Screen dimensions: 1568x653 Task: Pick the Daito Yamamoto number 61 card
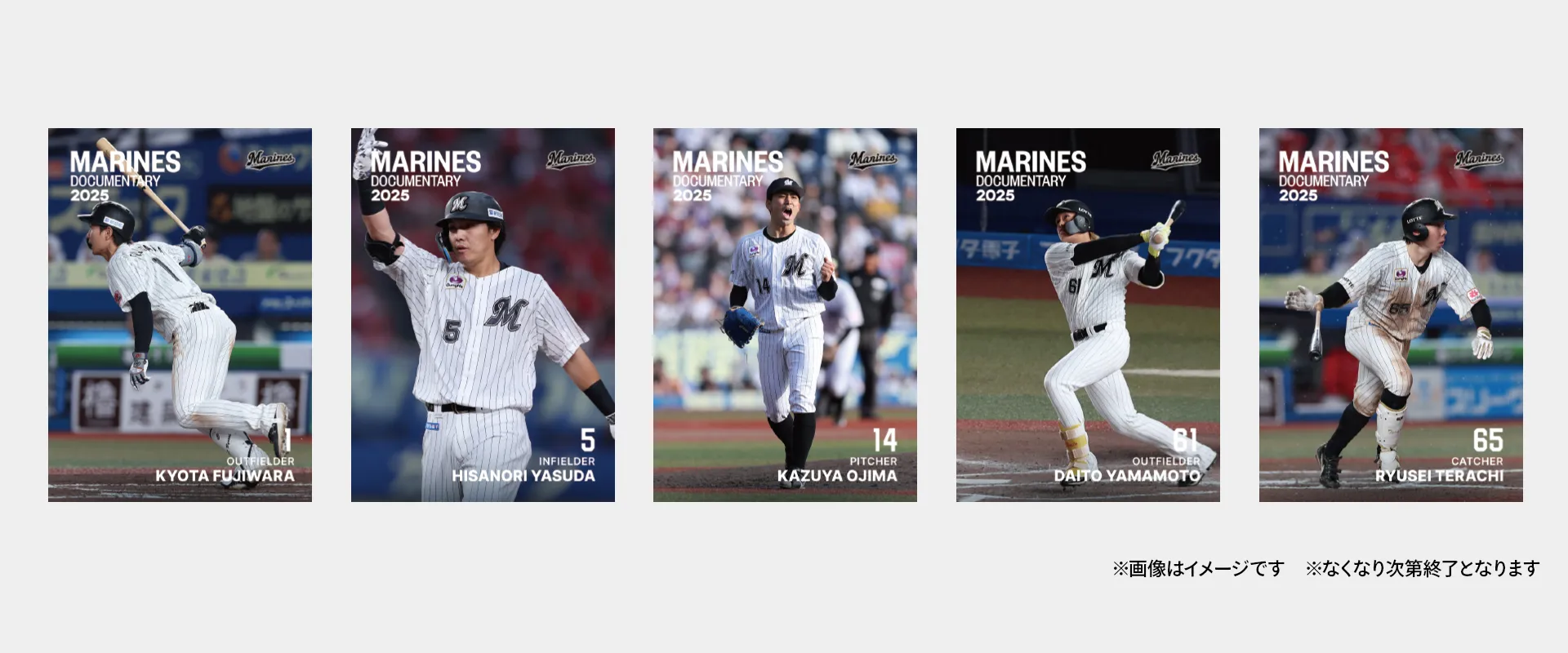(x=1088, y=314)
